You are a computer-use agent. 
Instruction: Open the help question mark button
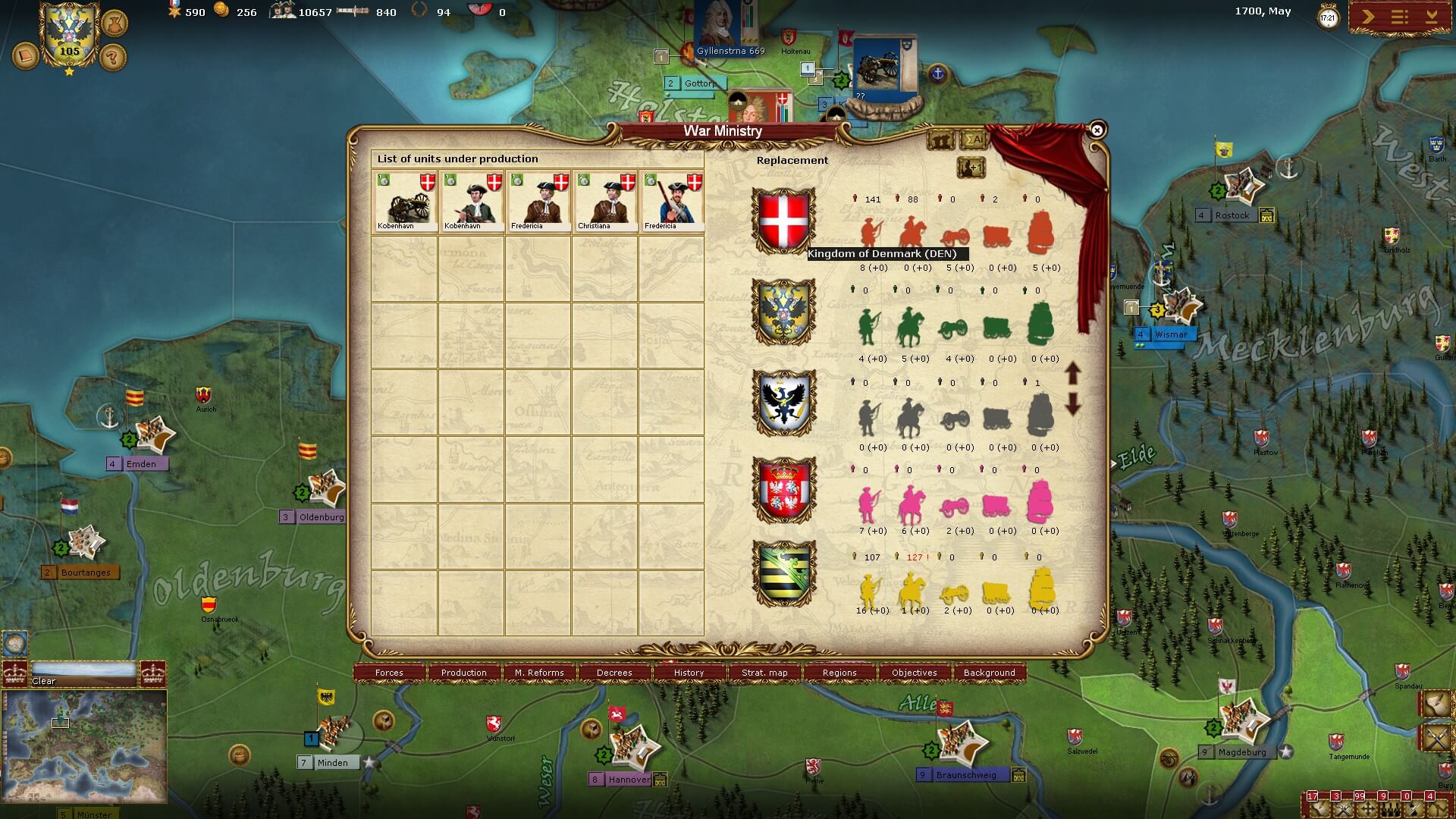[113, 58]
